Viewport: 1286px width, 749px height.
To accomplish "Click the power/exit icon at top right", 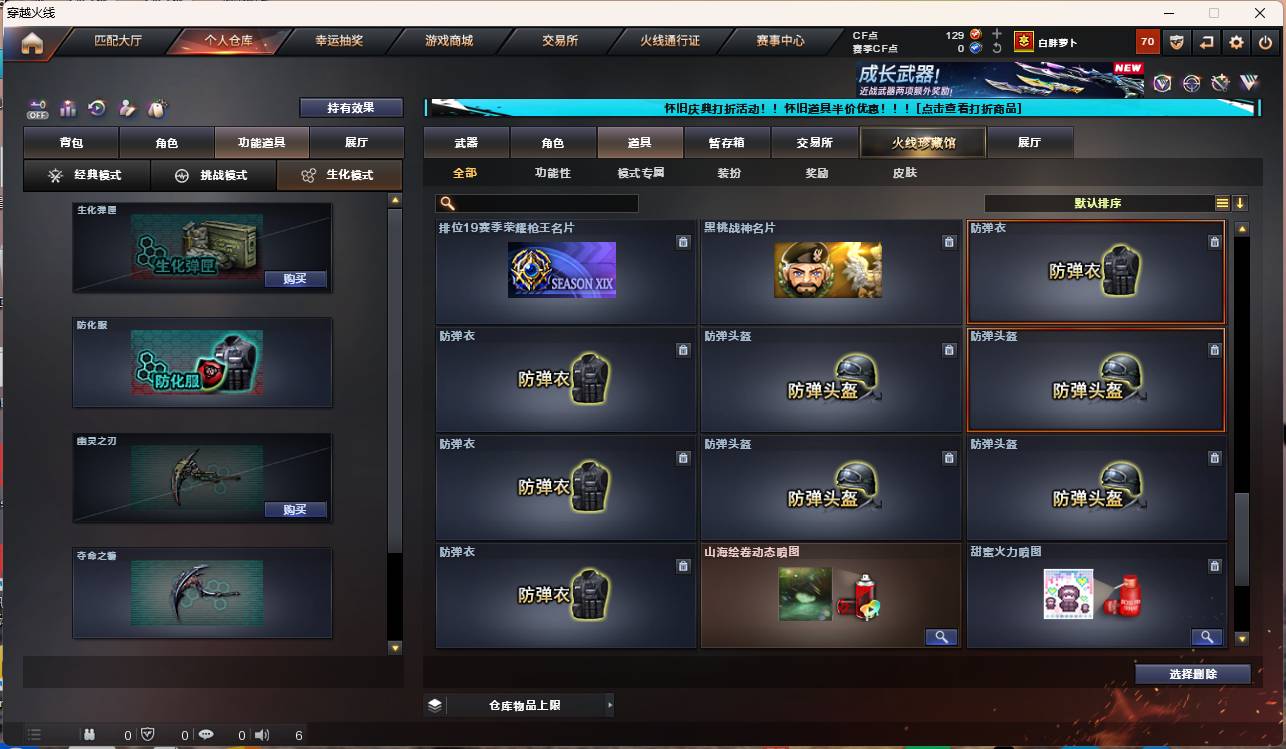I will (1265, 42).
